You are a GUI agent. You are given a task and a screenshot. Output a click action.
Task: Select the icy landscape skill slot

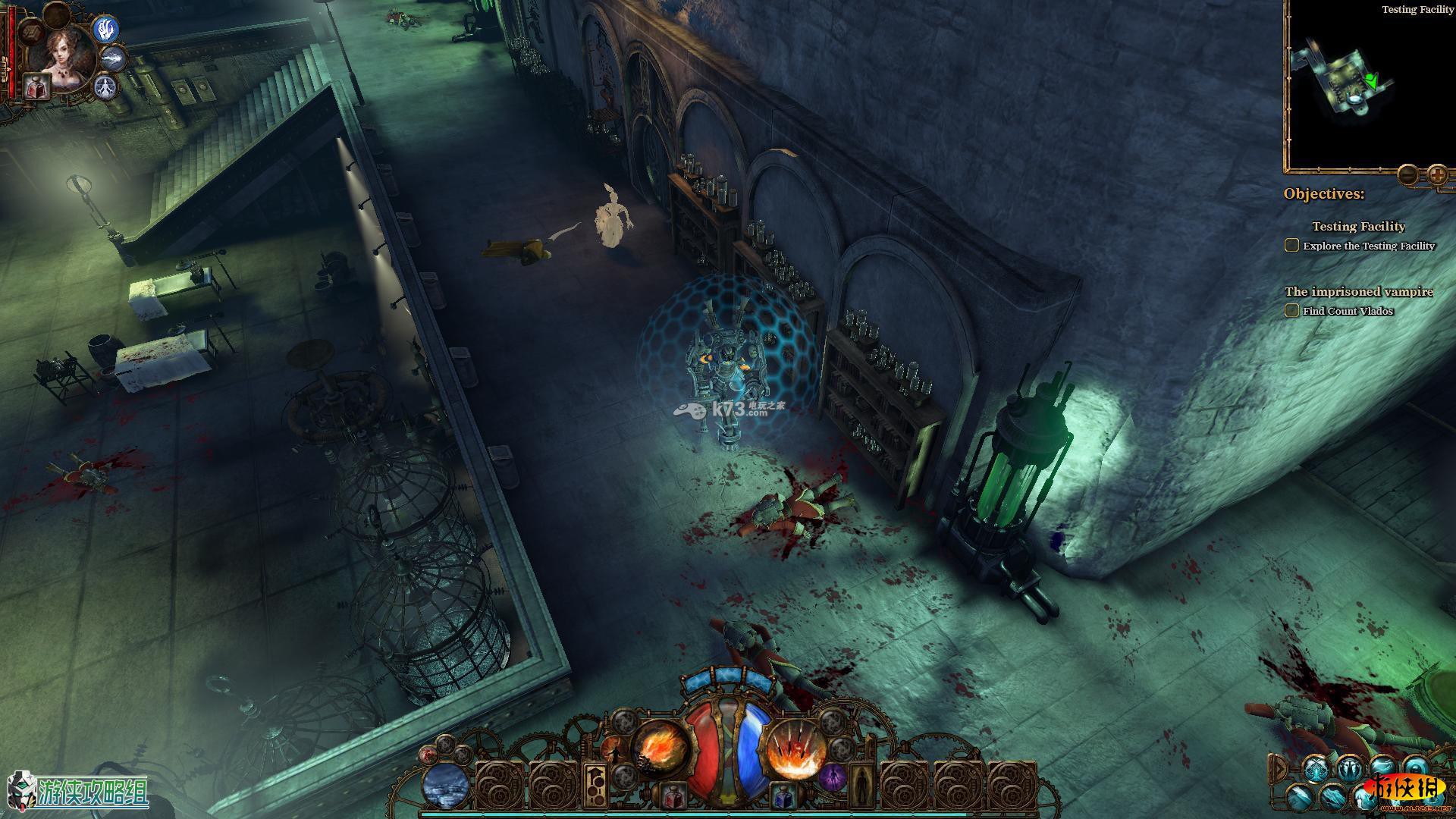coord(445,786)
